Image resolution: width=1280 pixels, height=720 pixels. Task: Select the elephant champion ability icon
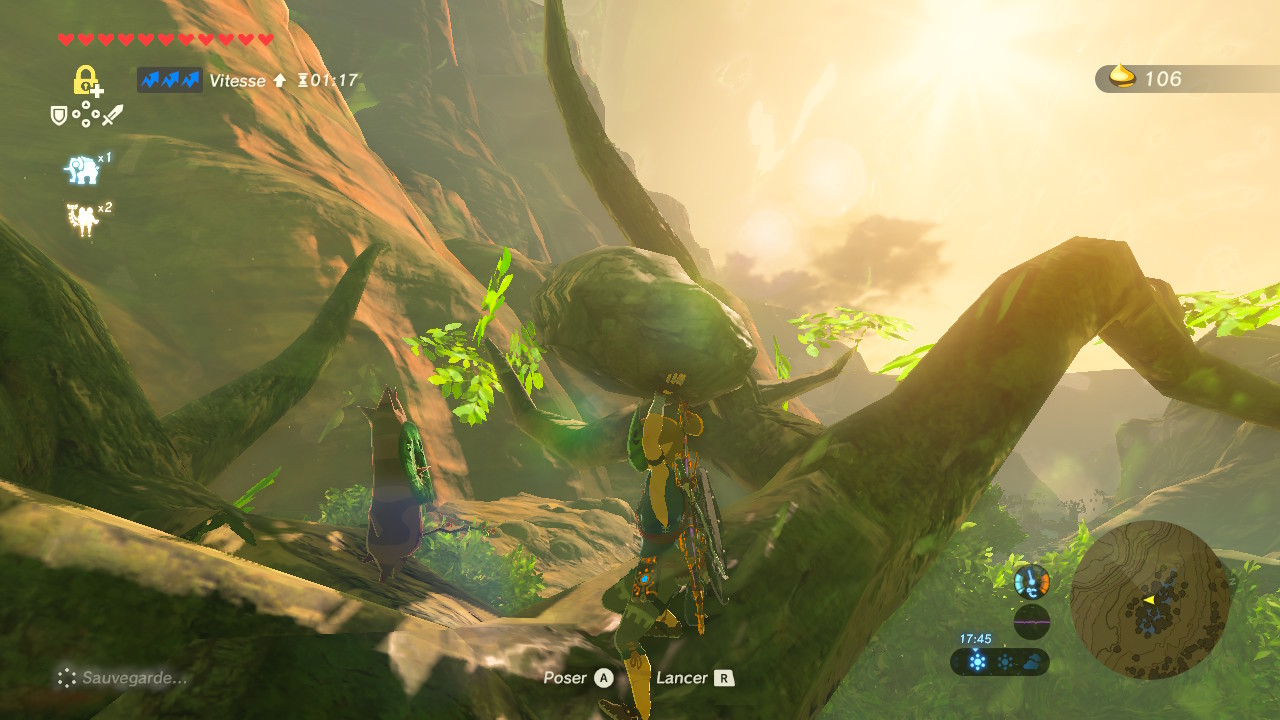click(x=82, y=170)
